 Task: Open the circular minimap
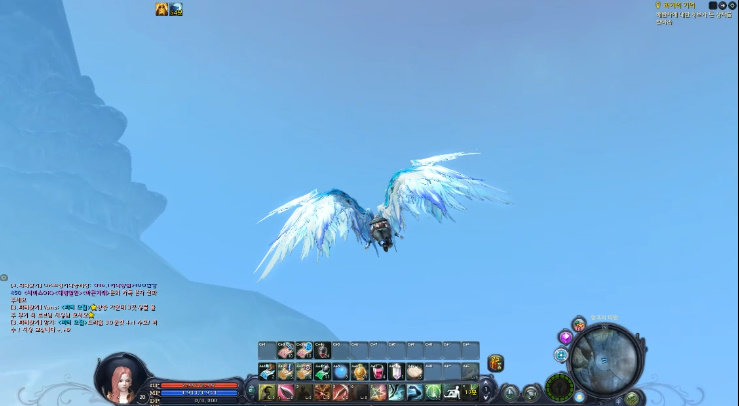coord(608,359)
